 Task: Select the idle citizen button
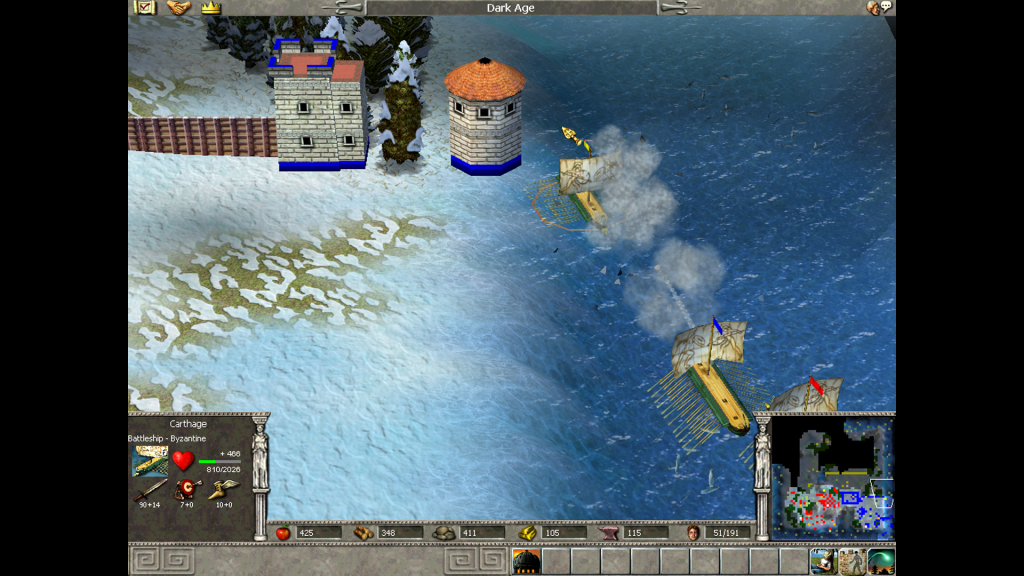[x=823, y=561]
